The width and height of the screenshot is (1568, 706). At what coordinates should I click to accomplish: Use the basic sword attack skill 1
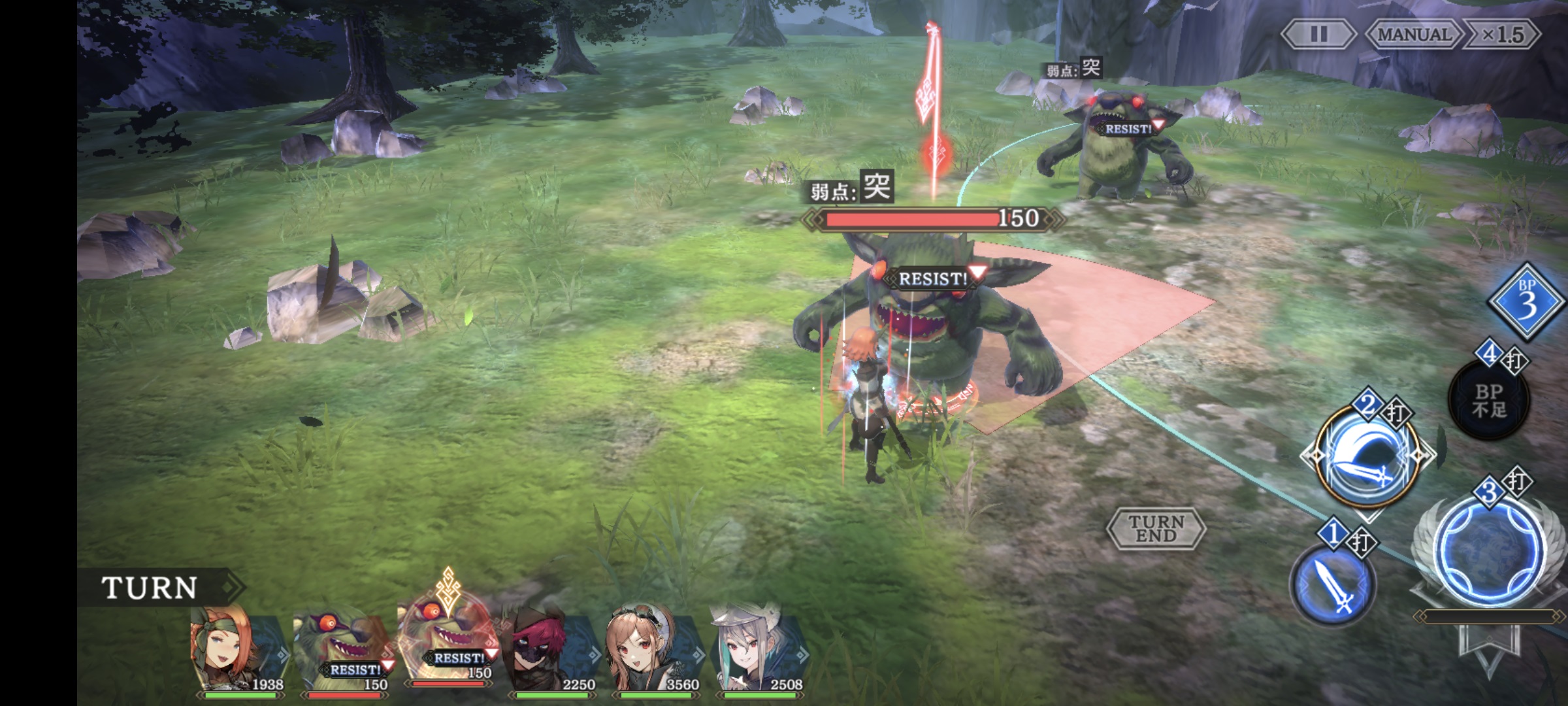click(x=1333, y=586)
